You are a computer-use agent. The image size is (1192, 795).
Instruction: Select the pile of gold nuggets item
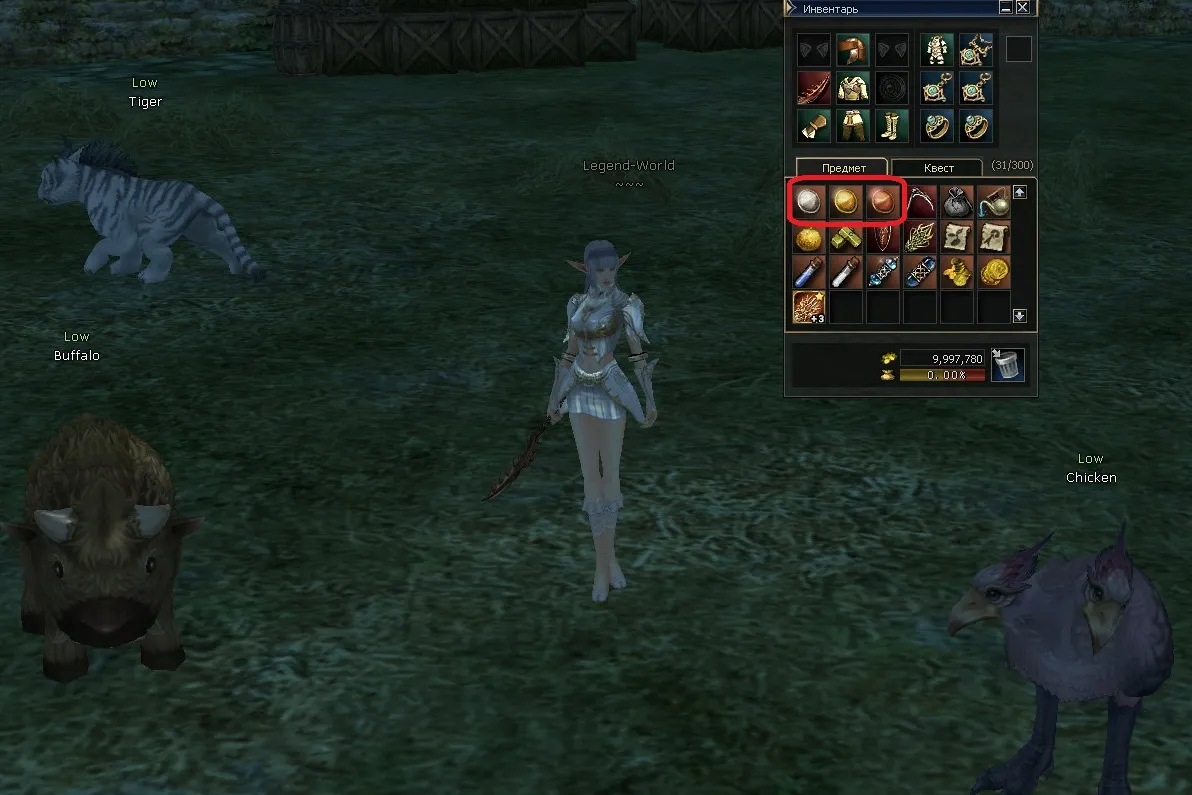pos(957,271)
